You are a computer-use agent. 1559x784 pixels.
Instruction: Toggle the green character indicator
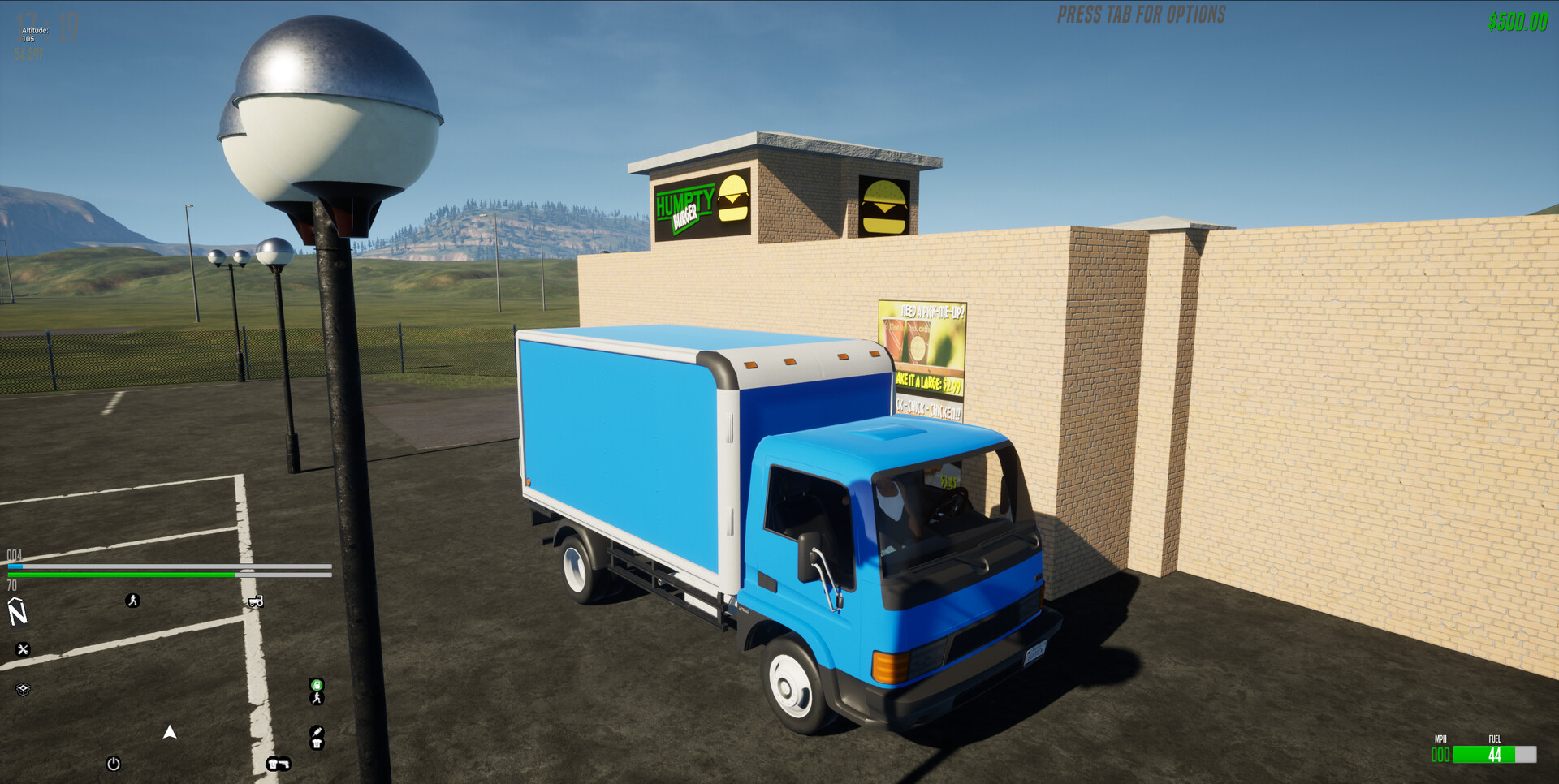coord(317,685)
